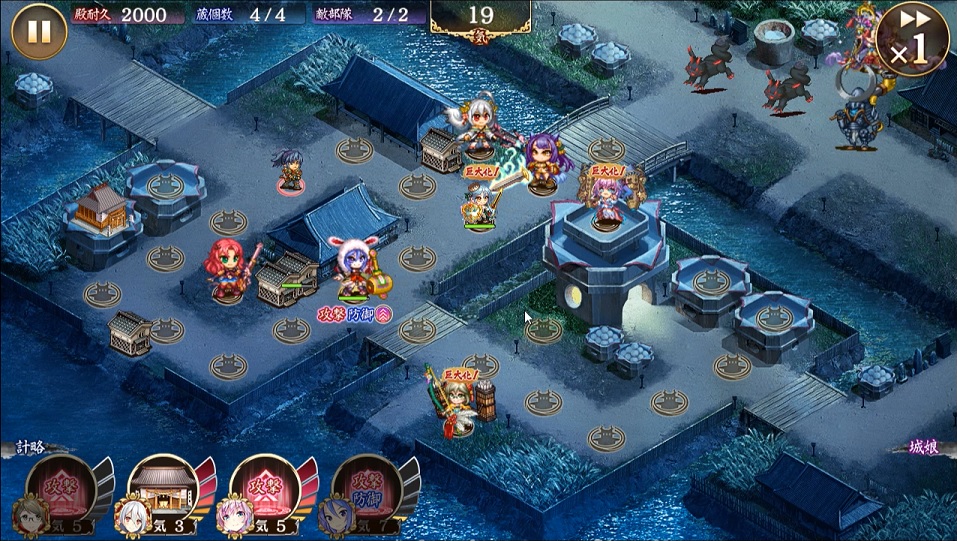This screenshot has width=957, height=541.
Task: Trigger the 攻撃防御 strategy costing 7 気
Action: pos(367,492)
